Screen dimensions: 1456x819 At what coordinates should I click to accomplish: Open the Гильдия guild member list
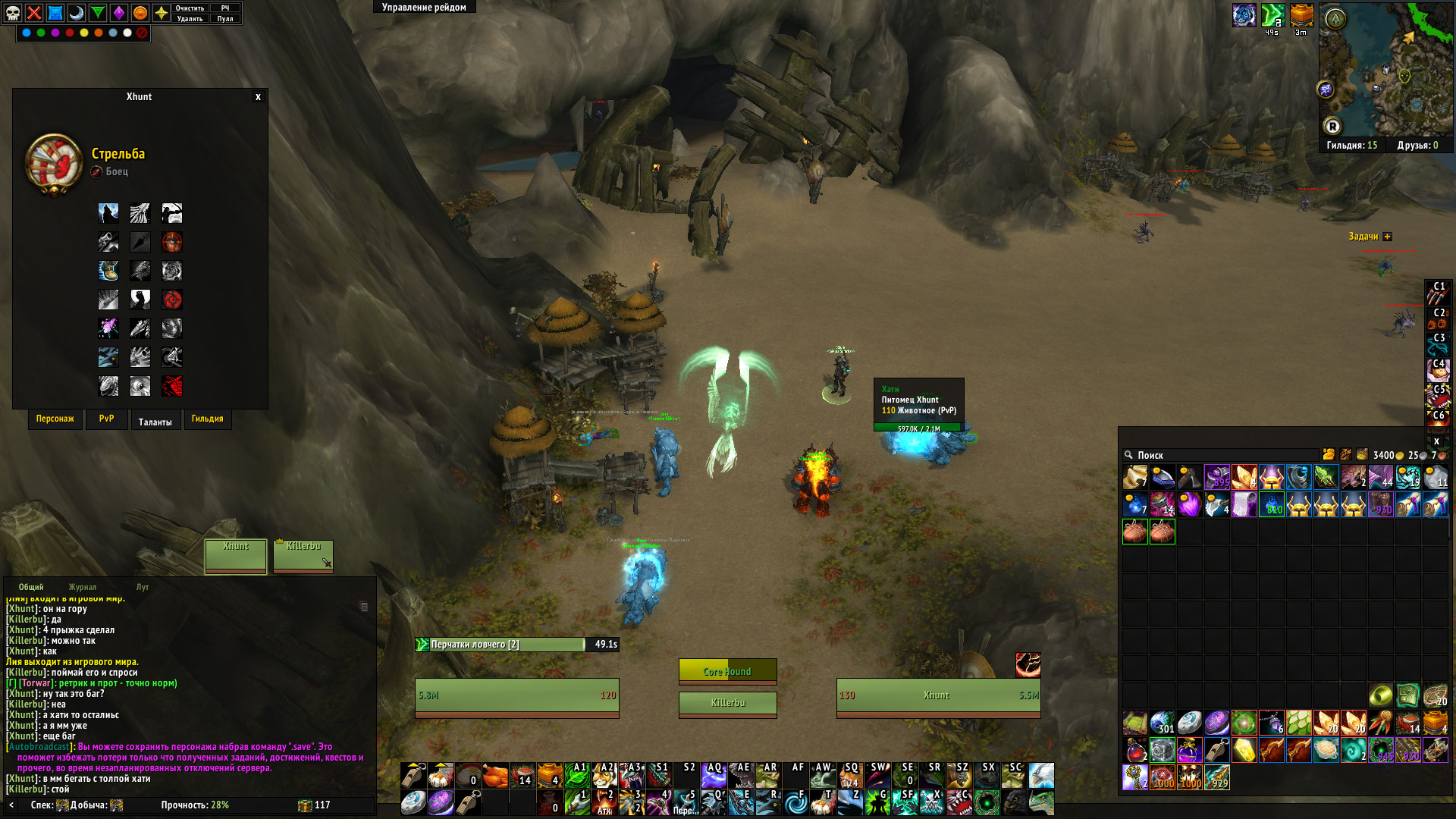click(x=1351, y=146)
